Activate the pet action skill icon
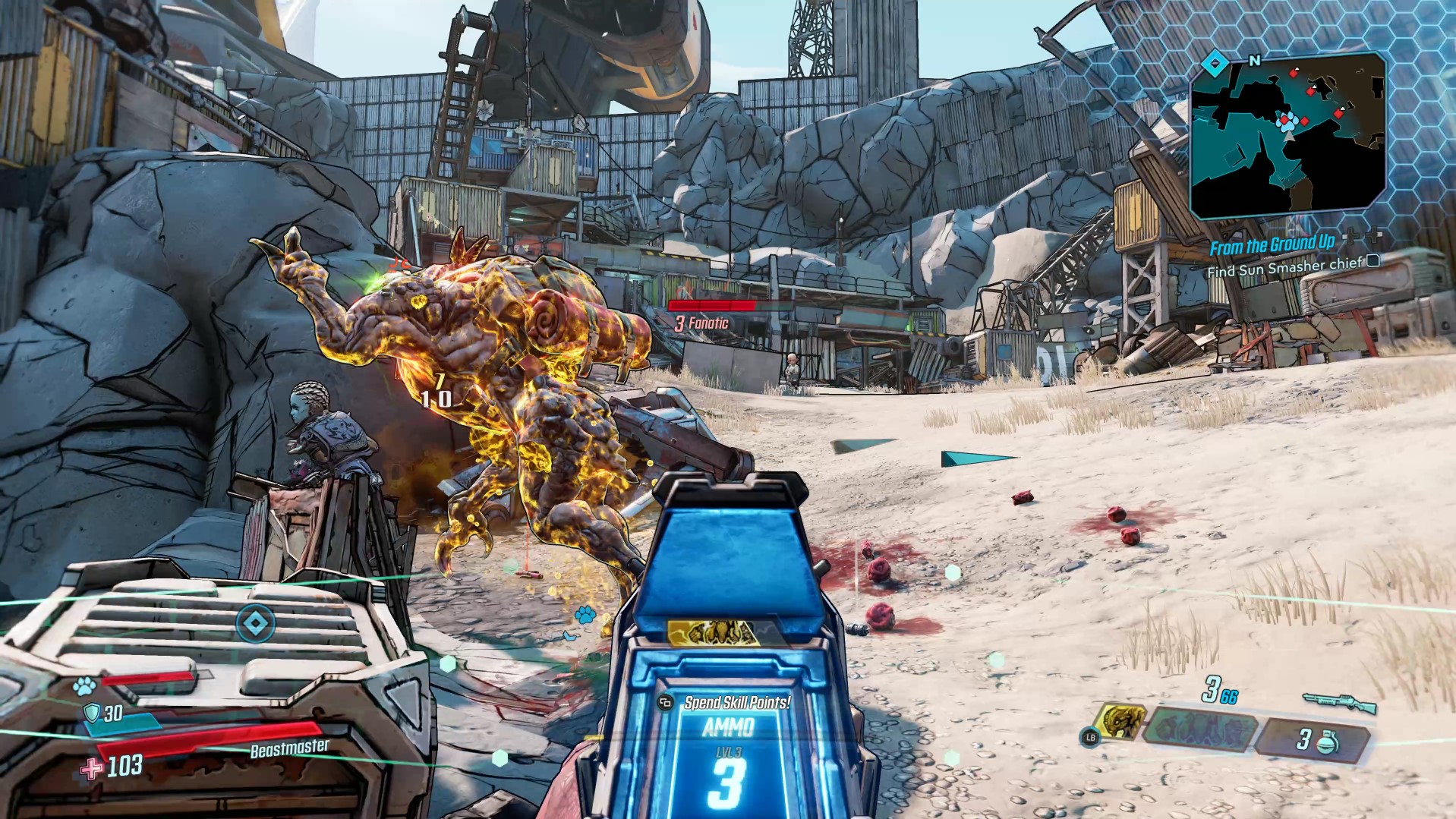 [1120, 721]
